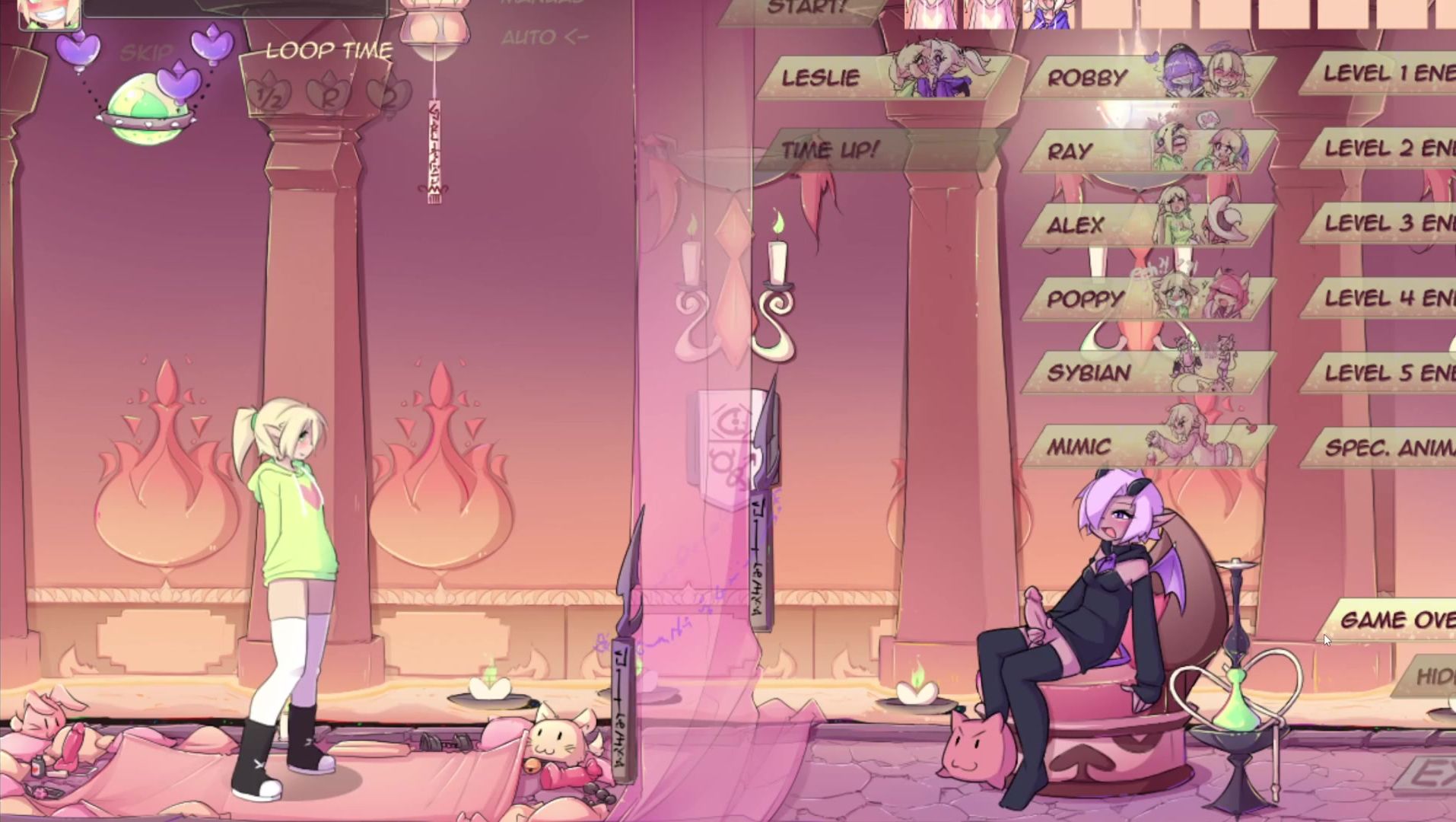The height and width of the screenshot is (822, 1456).
Task: Click the START! entry
Action: 805,9
